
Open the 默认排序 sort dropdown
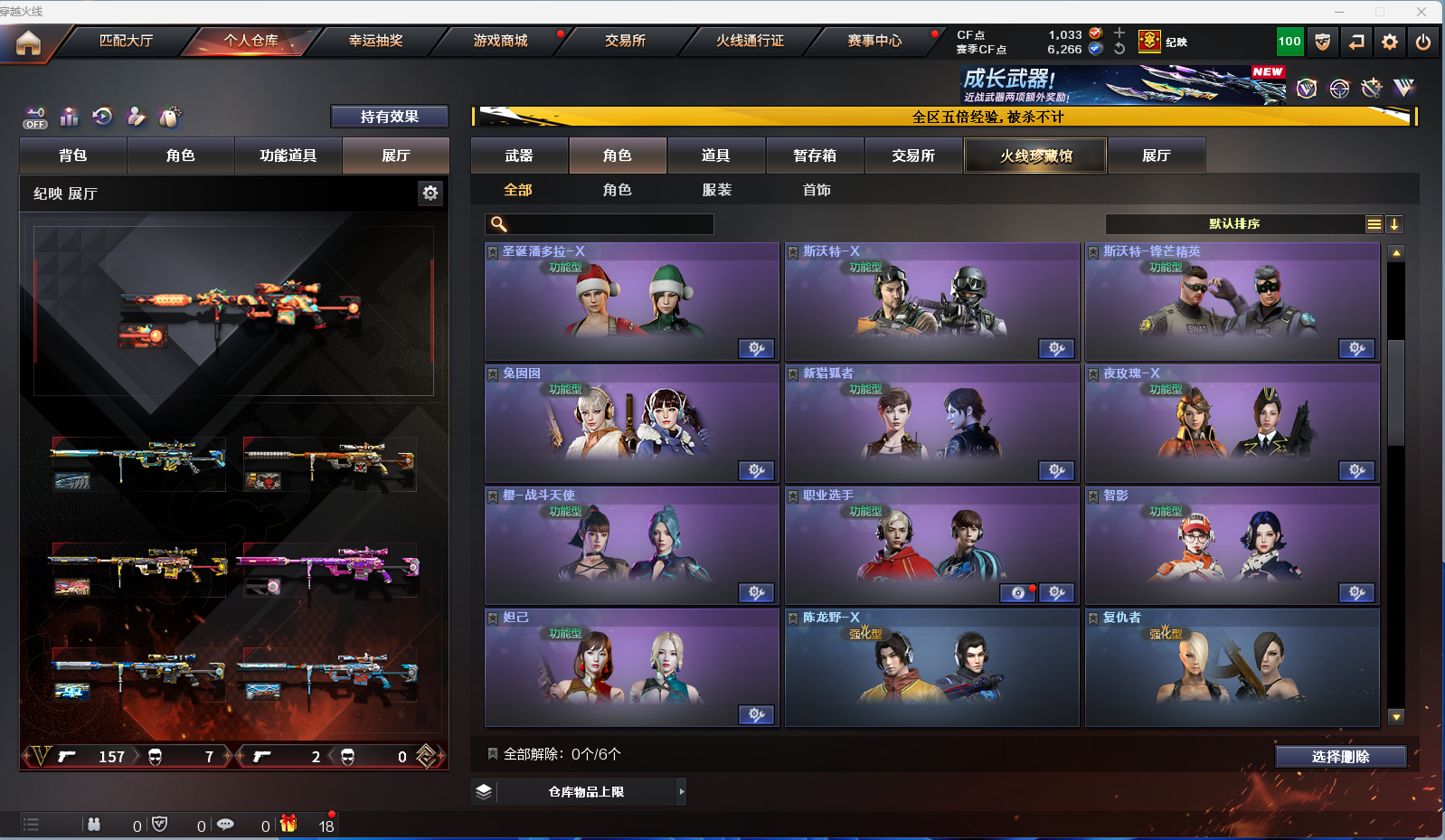[1234, 224]
